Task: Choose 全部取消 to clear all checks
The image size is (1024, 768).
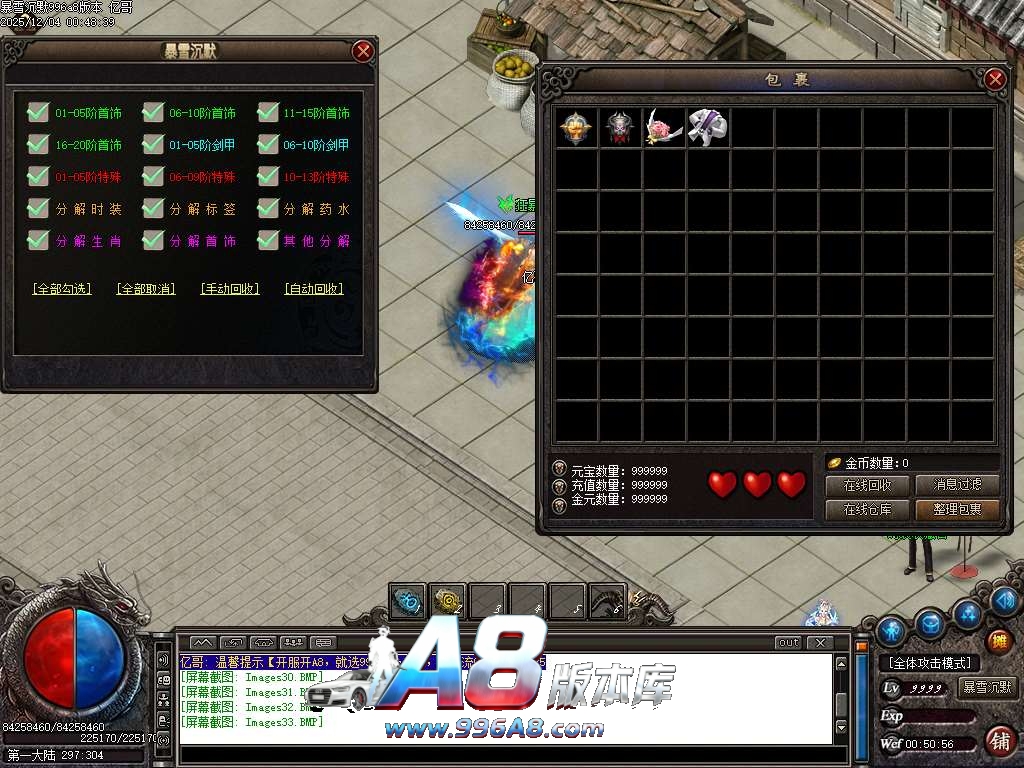Action: pyautogui.click(x=146, y=289)
